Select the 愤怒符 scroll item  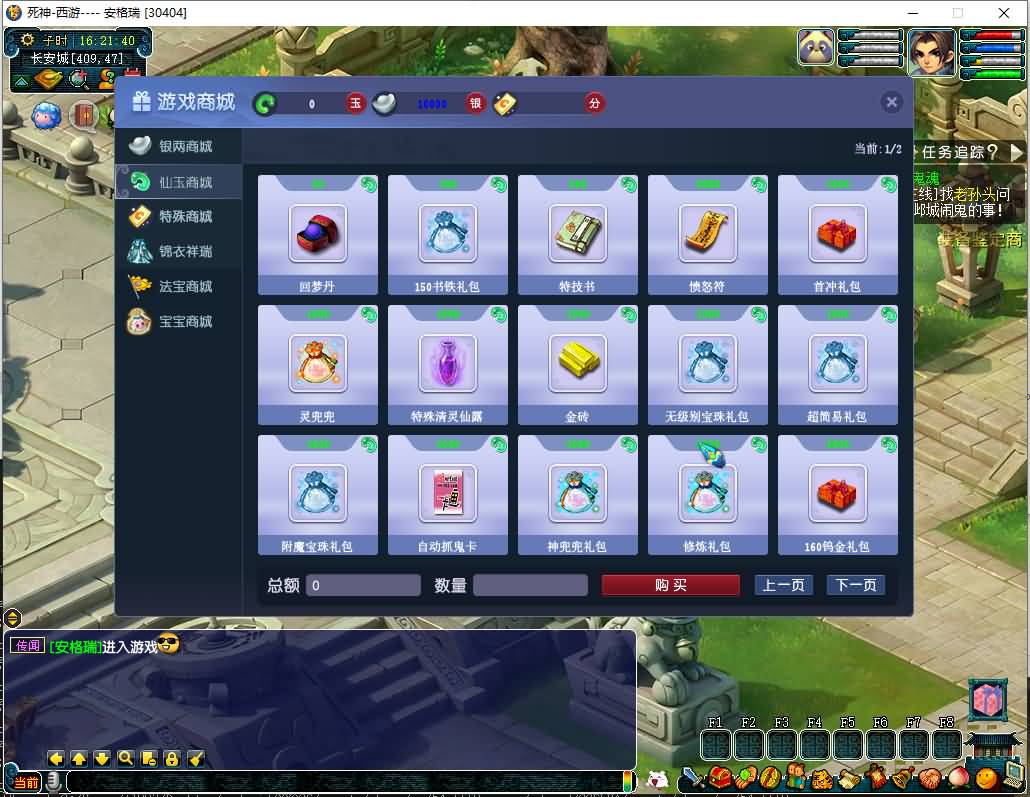(708, 234)
